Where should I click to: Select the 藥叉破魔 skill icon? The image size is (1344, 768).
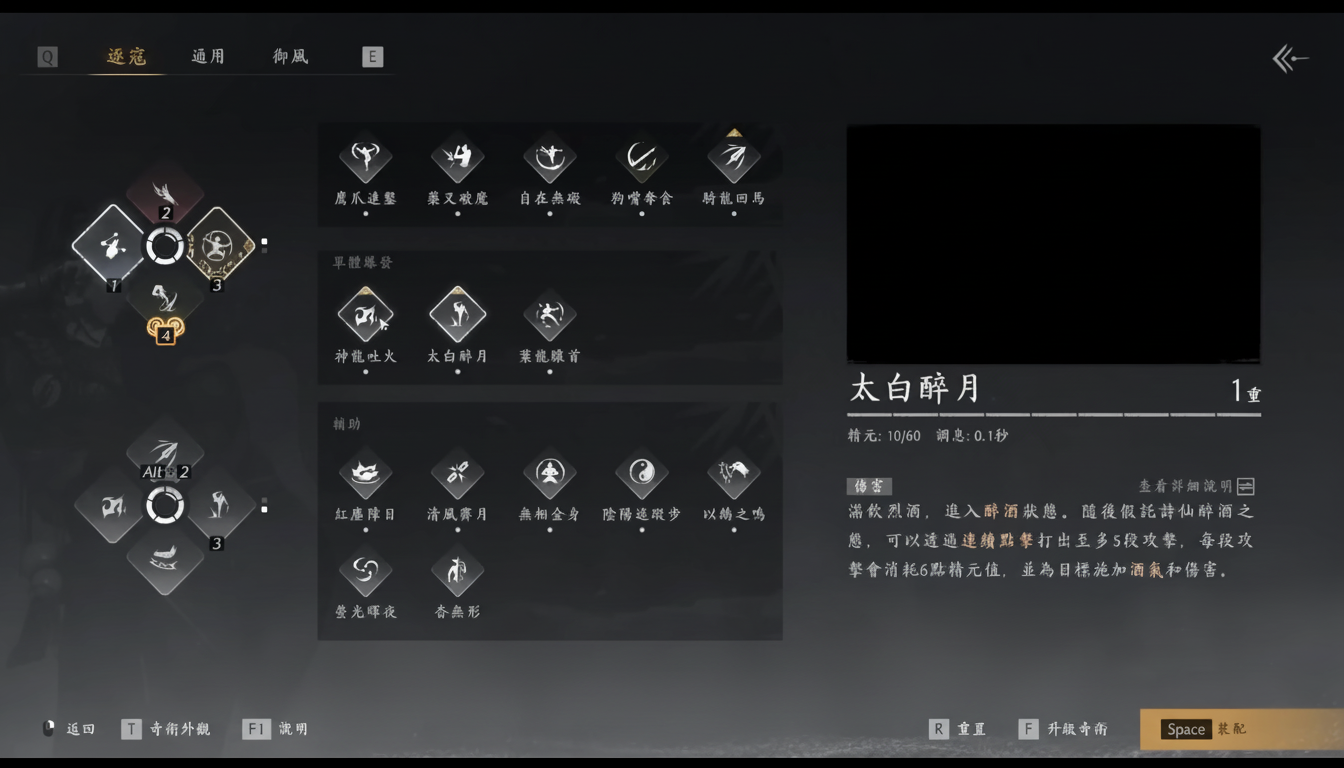[457, 157]
